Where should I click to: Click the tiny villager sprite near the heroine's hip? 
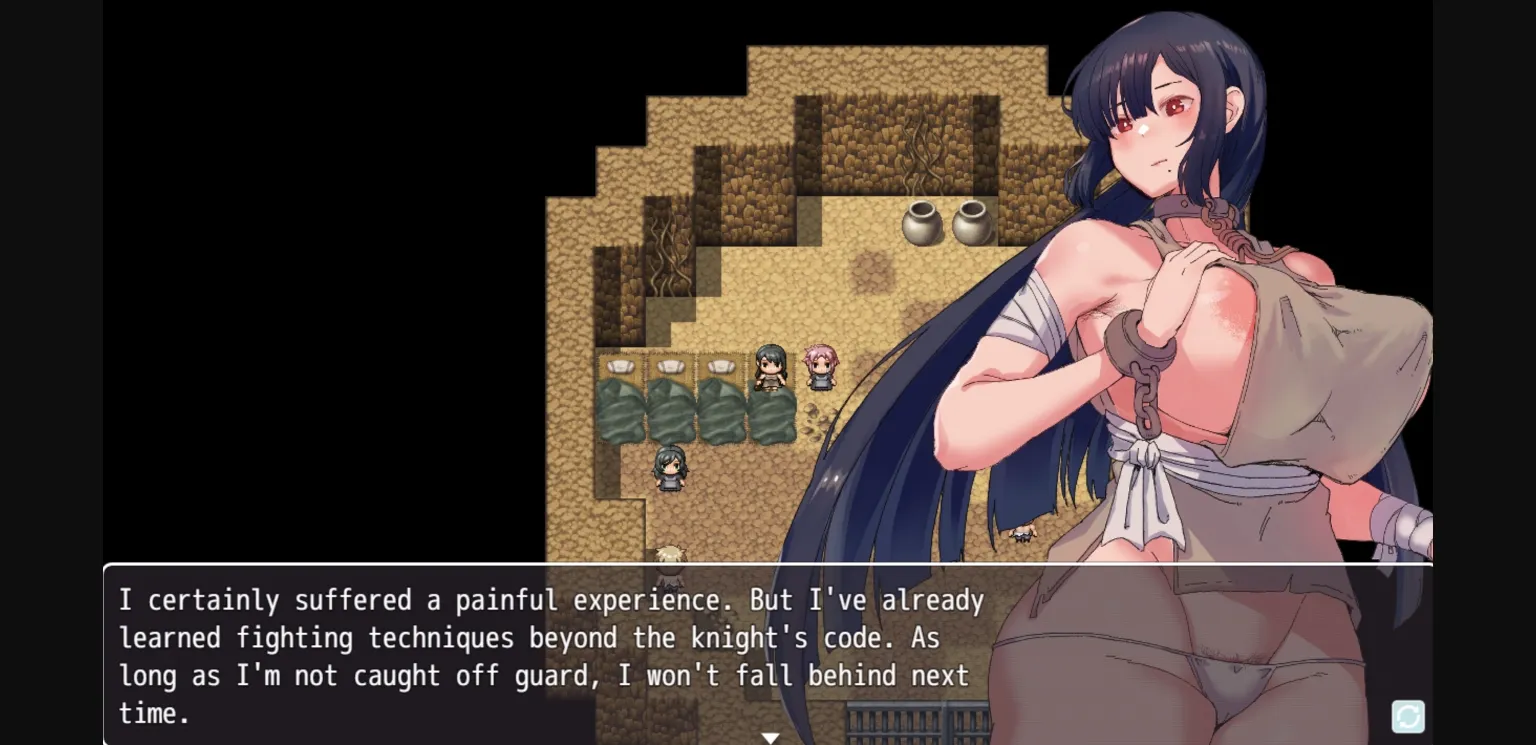point(1022,536)
